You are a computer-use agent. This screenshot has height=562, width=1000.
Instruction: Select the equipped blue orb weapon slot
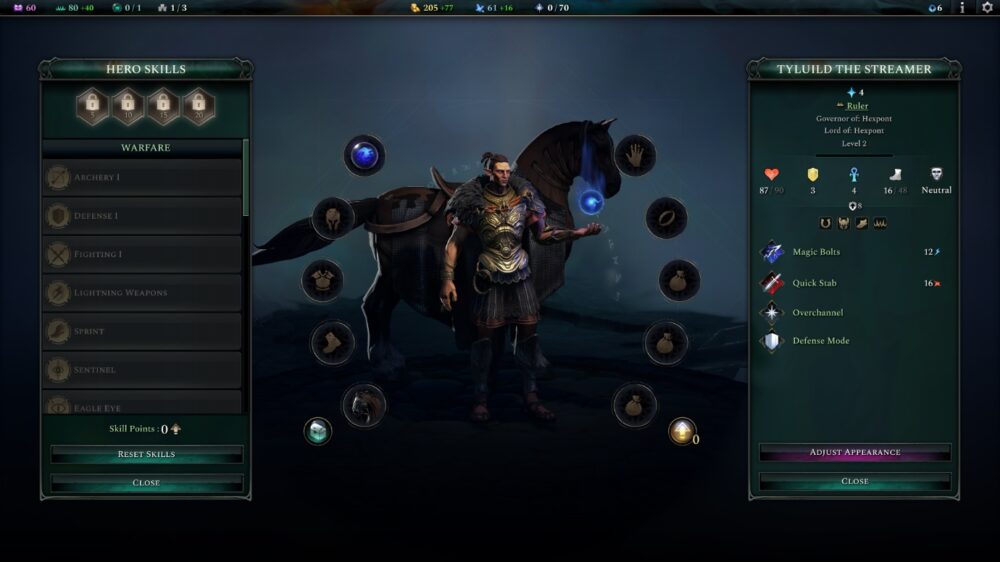point(364,155)
